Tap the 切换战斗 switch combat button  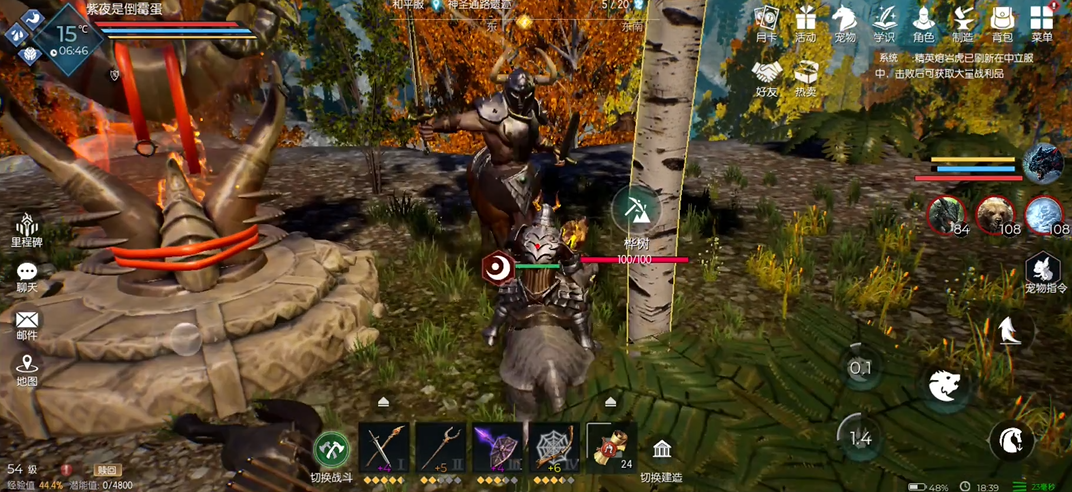click(x=332, y=451)
